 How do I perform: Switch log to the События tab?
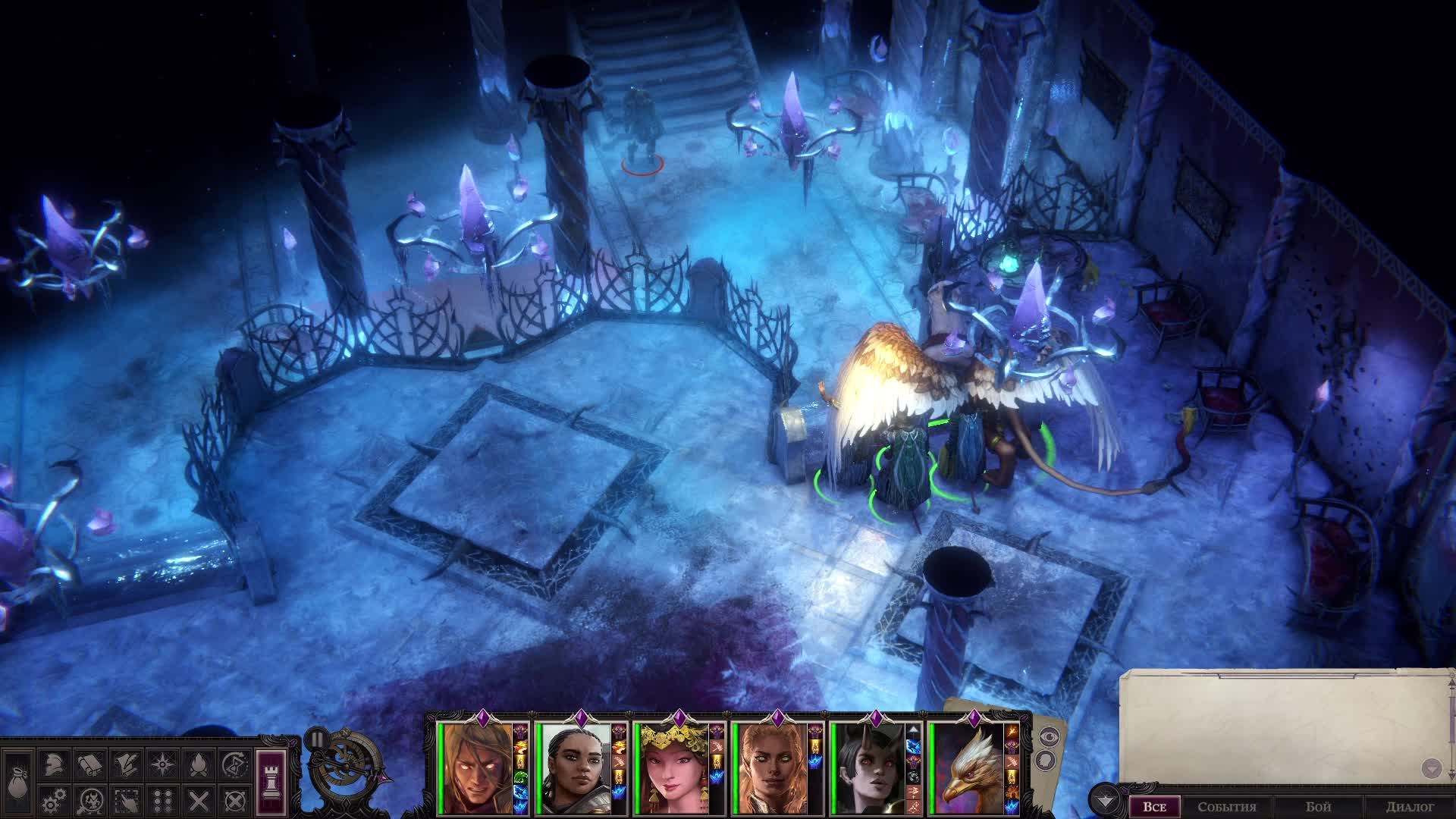(x=1226, y=807)
